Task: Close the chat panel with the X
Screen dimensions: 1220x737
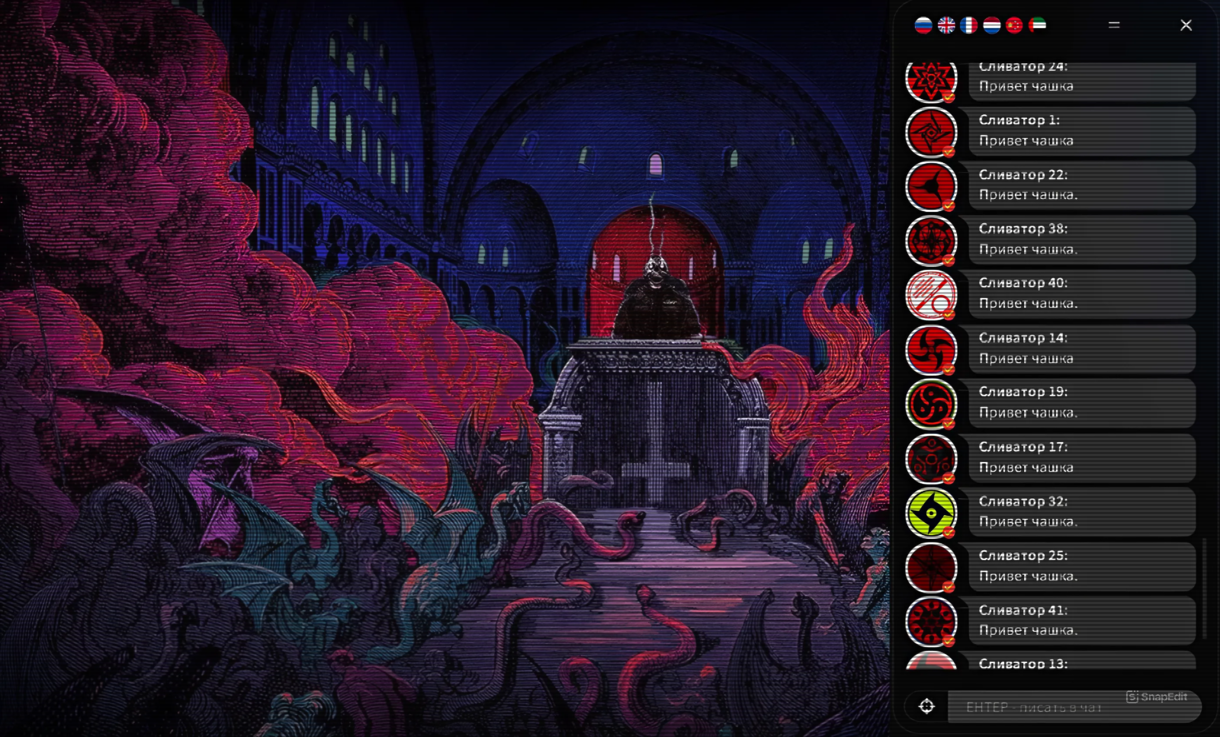Action: [1186, 25]
